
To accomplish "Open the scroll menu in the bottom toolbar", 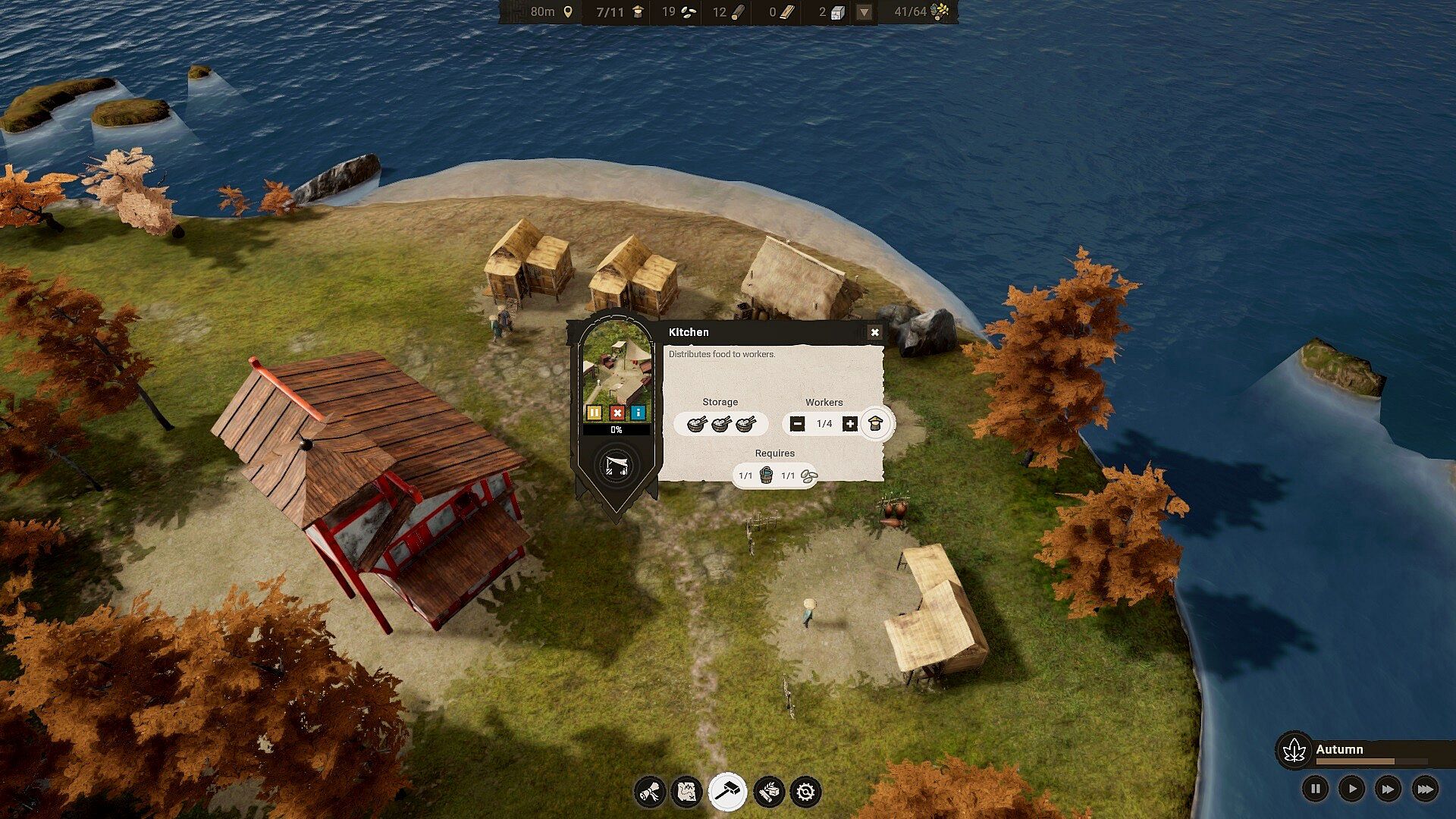I will tap(650, 792).
